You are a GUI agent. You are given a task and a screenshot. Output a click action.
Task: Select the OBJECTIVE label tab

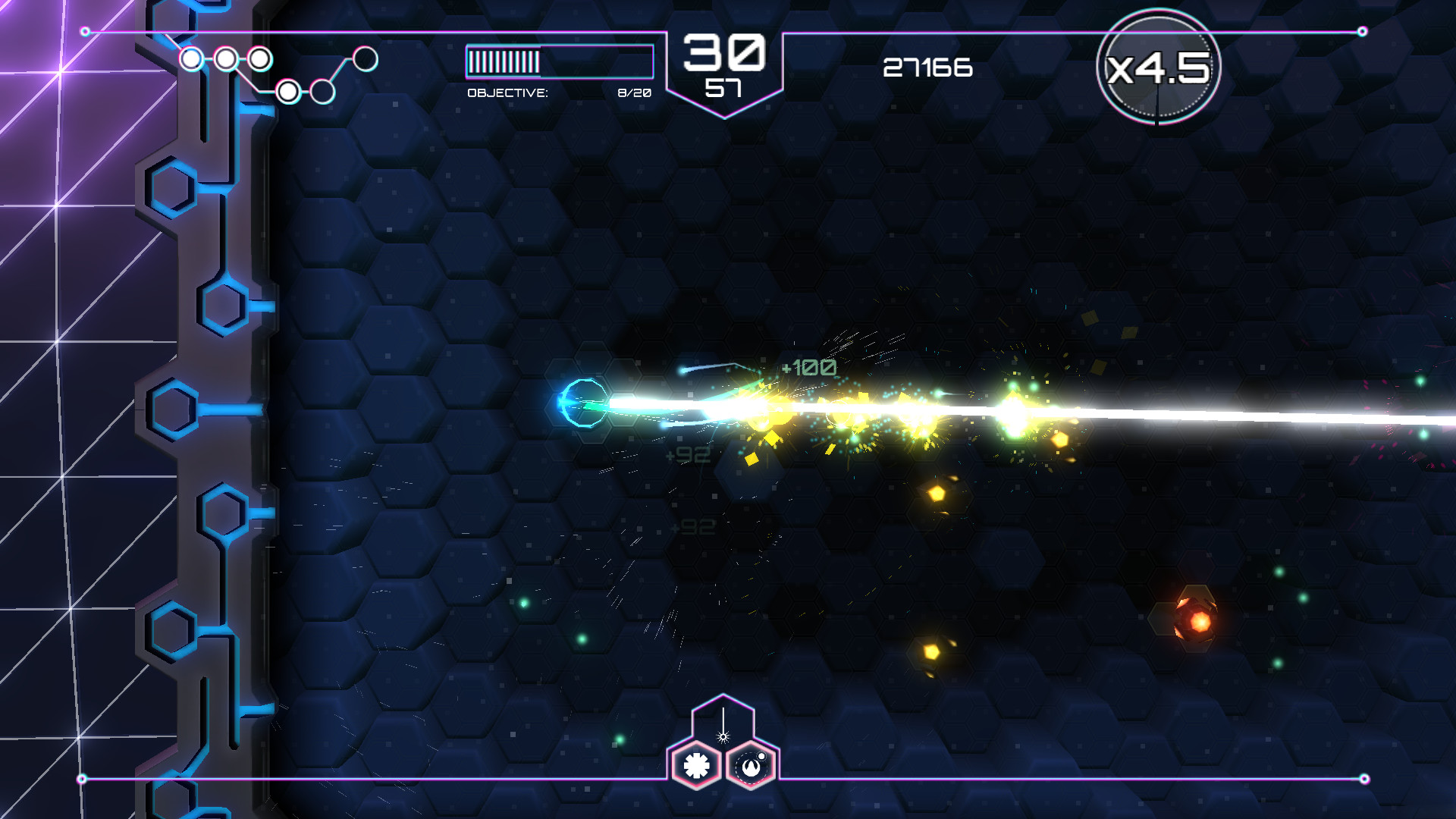pyautogui.click(x=507, y=92)
